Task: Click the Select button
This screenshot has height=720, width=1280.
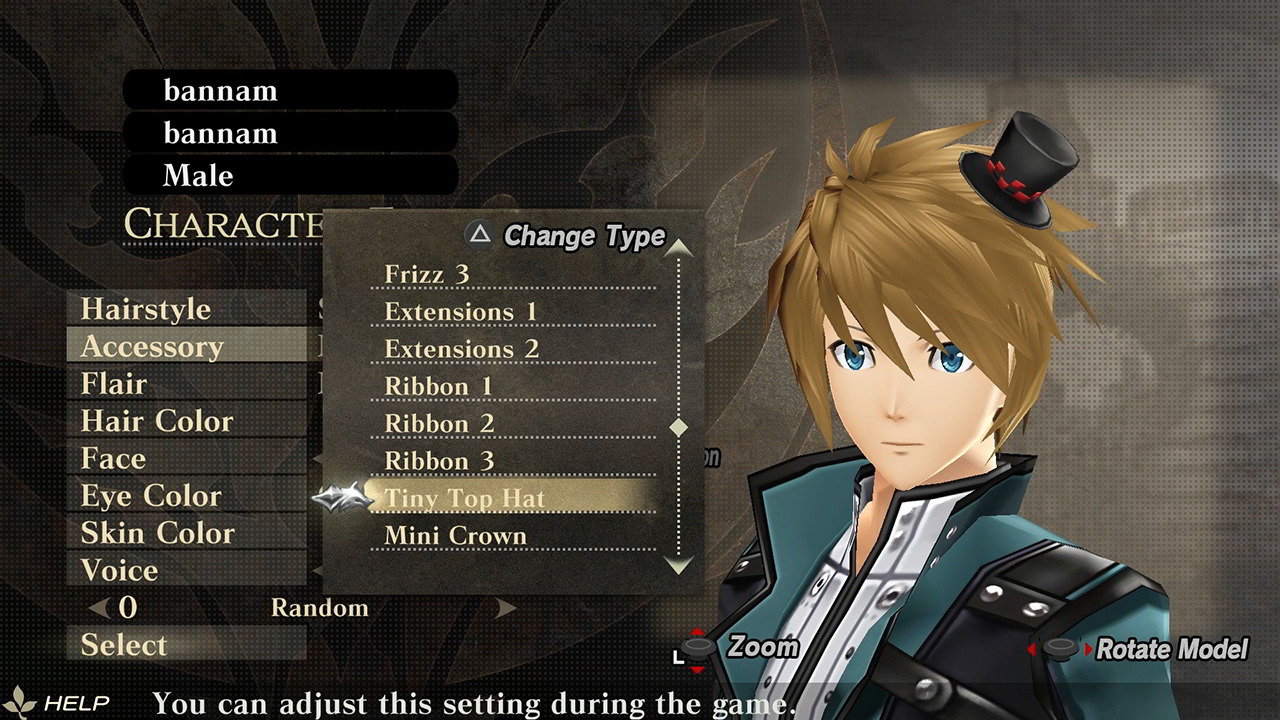Action: tap(123, 645)
